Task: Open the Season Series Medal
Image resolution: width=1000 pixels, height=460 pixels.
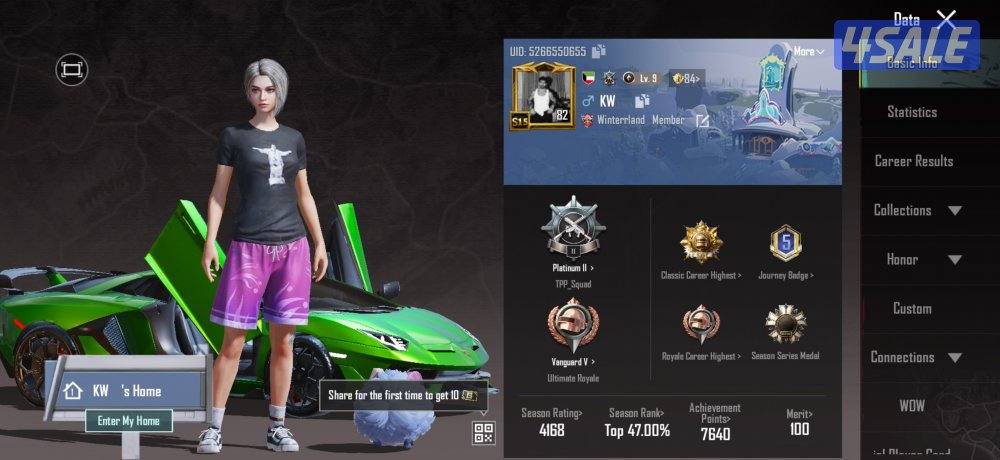Action: pyautogui.click(x=785, y=326)
